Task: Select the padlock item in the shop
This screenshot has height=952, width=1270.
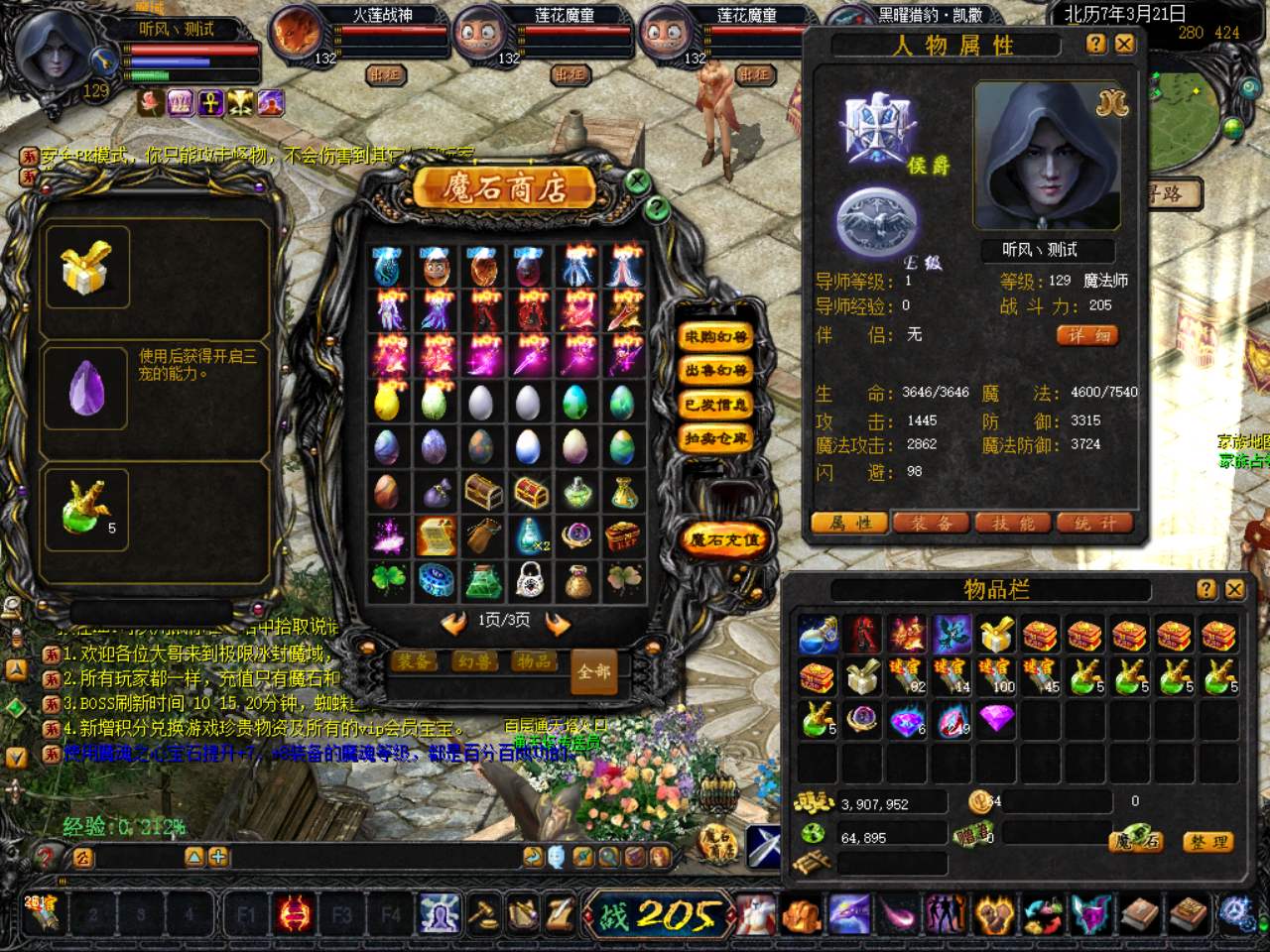Action: 530,580
